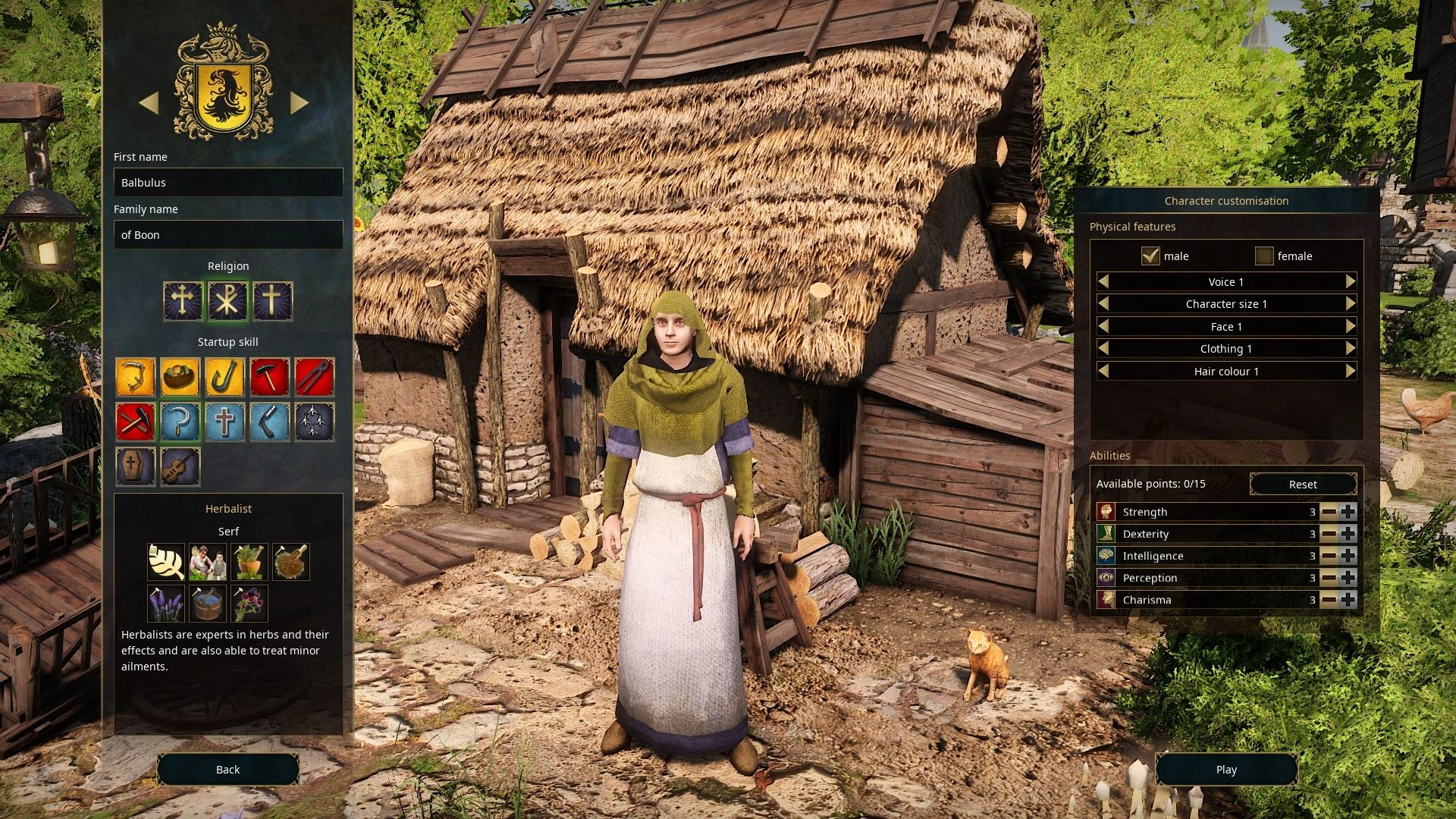Edit the Family name field
The height and width of the screenshot is (819, 1456).
tap(228, 235)
